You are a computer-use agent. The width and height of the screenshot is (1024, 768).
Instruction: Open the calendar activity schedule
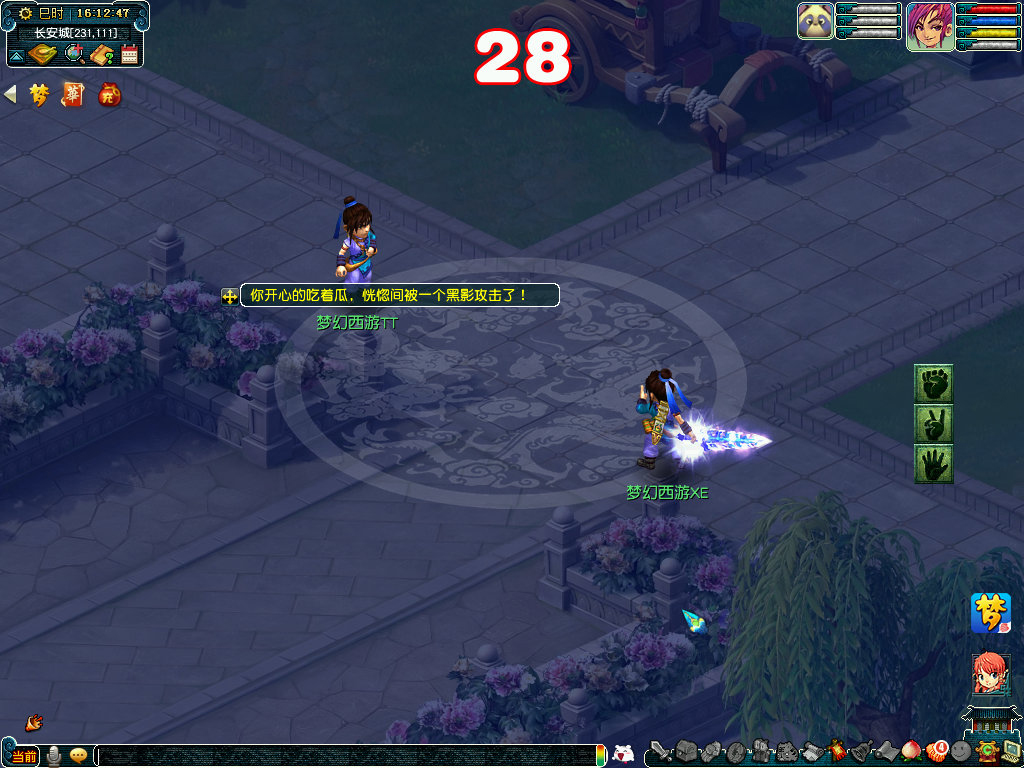pyautogui.click(x=129, y=54)
